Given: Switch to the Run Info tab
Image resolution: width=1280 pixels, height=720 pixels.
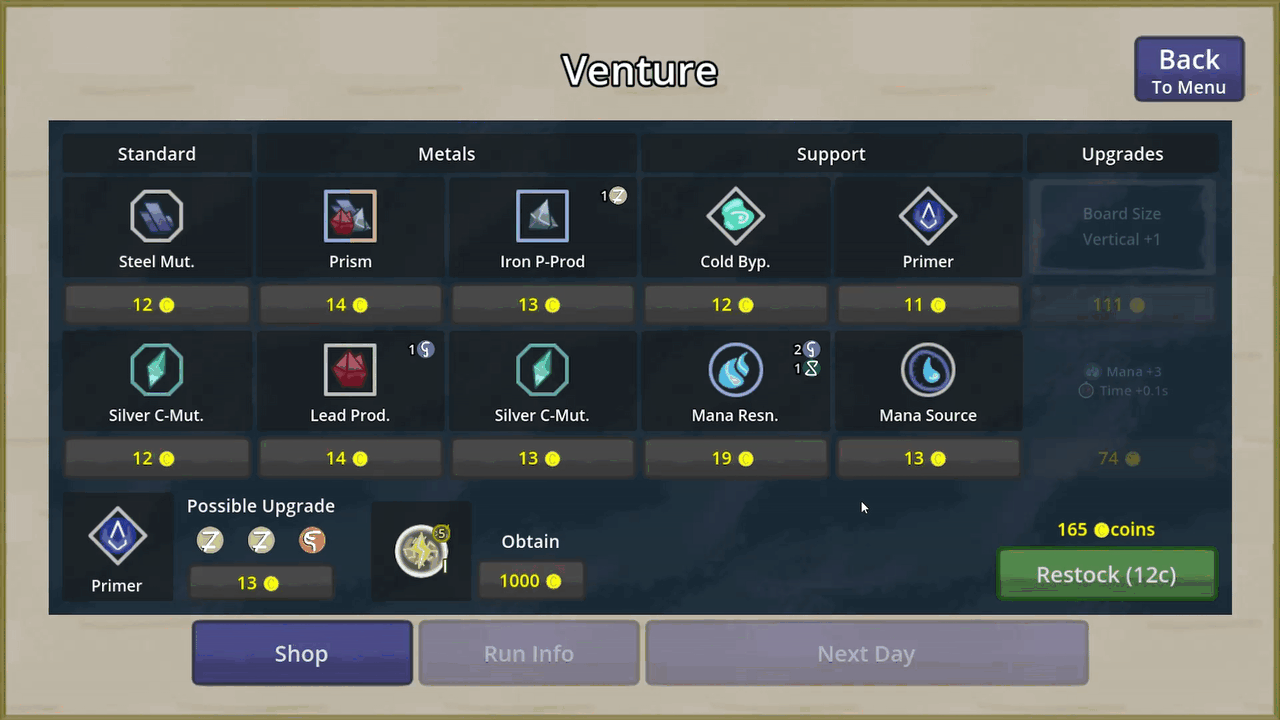Looking at the screenshot, I should click(x=529, y=654).
